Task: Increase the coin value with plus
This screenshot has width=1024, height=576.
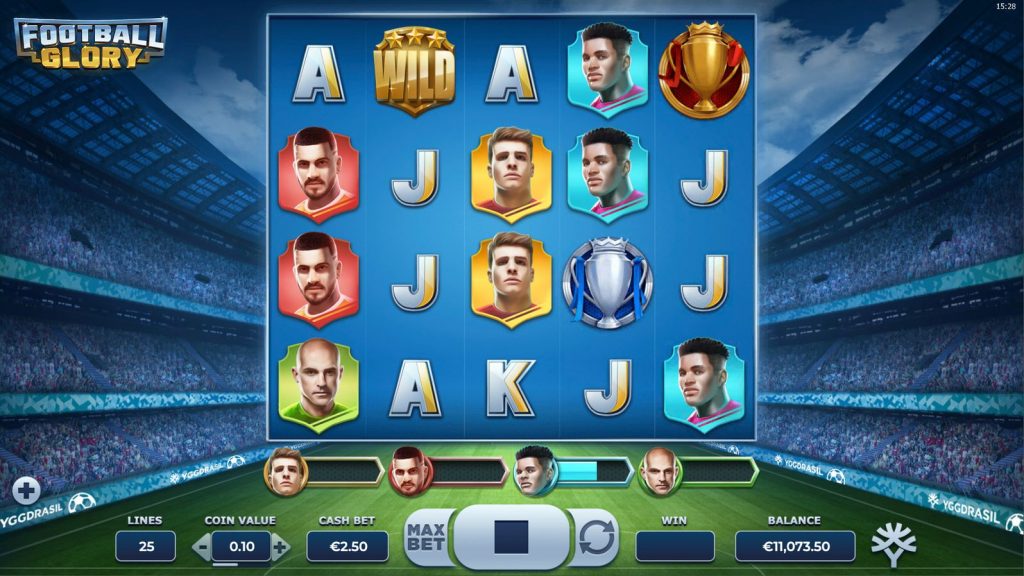Action: [x=280, y=547]
